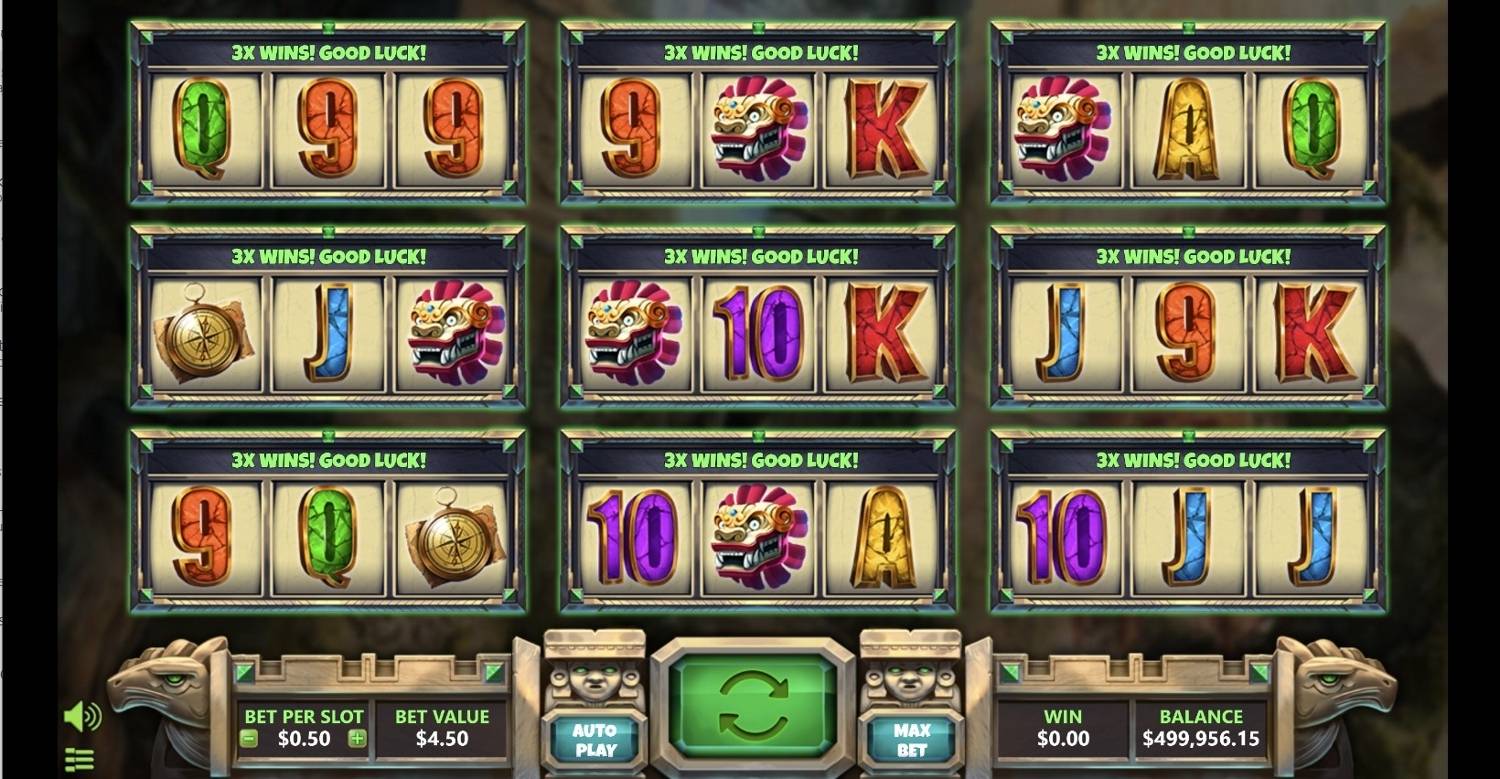
Task: Toggle the sound speaker icon
Action: [x=81, y=716]
